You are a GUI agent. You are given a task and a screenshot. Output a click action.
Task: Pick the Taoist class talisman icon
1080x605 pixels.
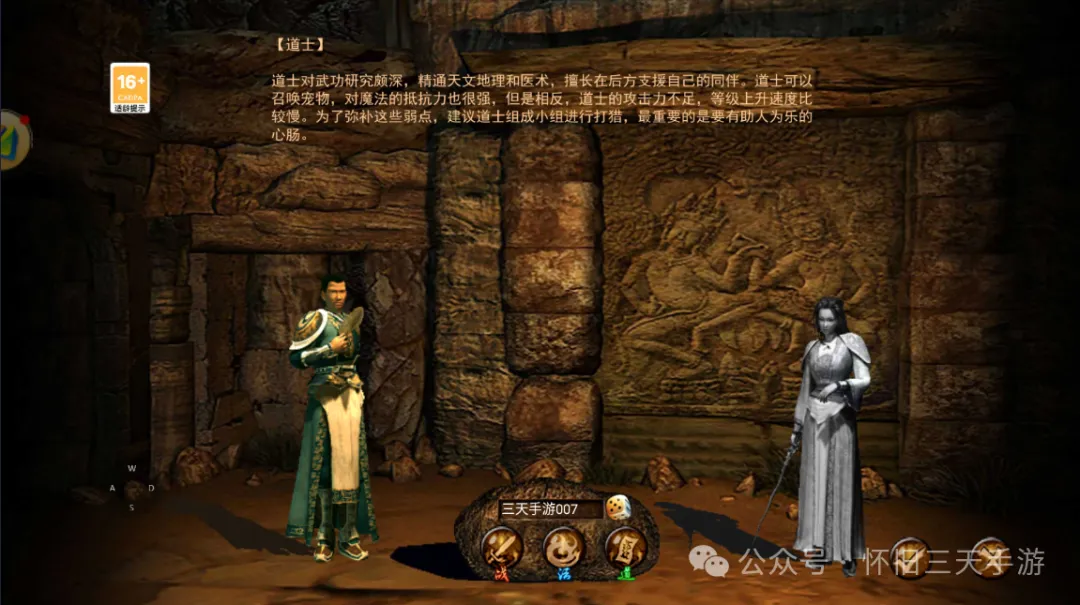625,548
